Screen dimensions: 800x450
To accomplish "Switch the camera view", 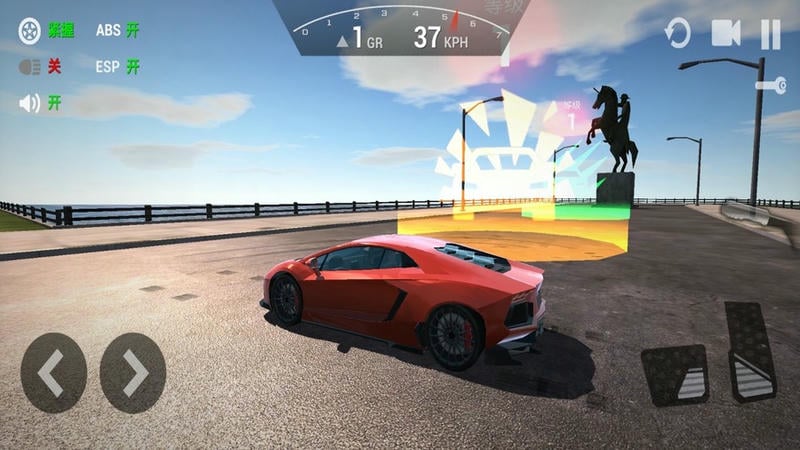I will click(x=726, y=34).
